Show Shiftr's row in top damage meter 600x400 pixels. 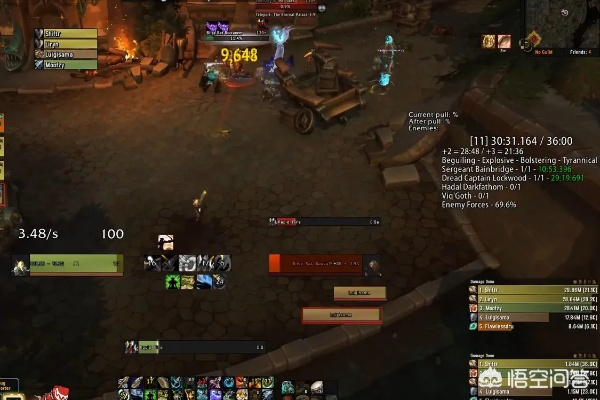coord(532,289)
